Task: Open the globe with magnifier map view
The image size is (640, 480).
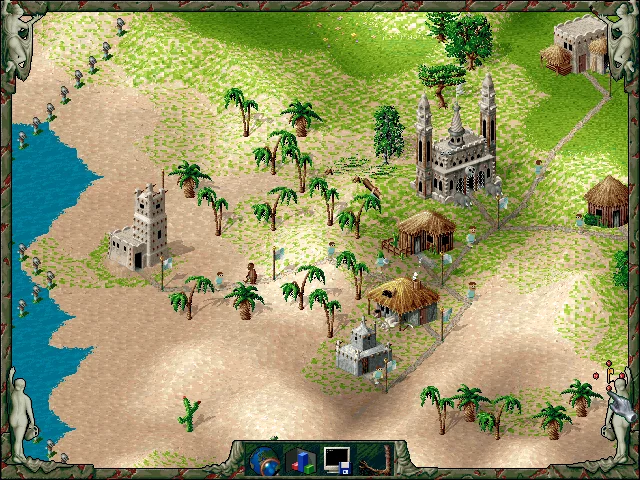Action: [x=266, y=460]
